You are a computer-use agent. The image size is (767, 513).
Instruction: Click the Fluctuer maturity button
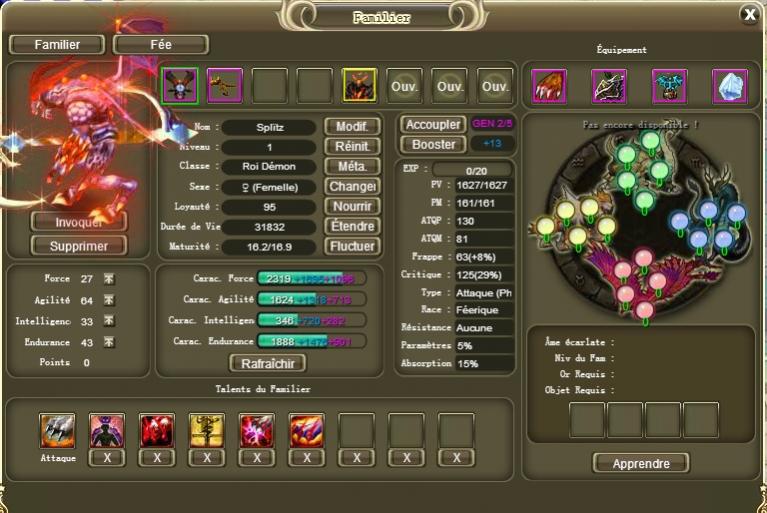(x=351, y=246)
